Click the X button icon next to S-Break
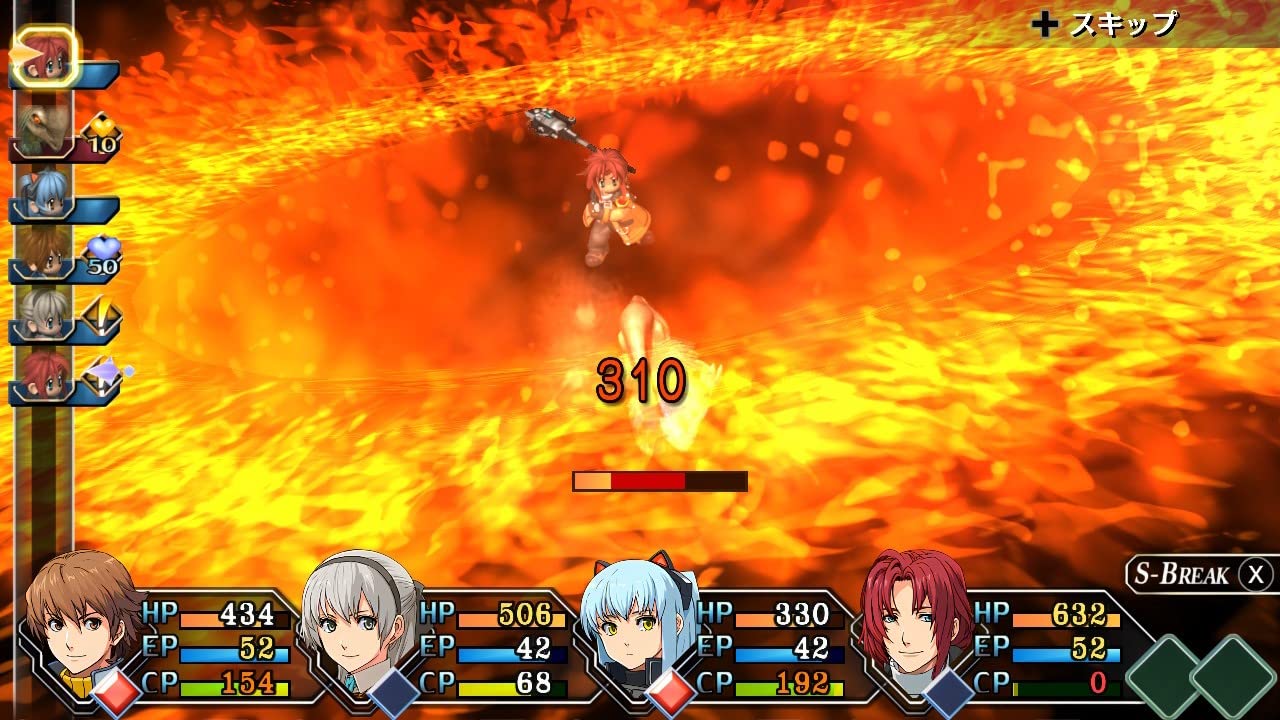1280x720 pixels. coord(1254,574)
